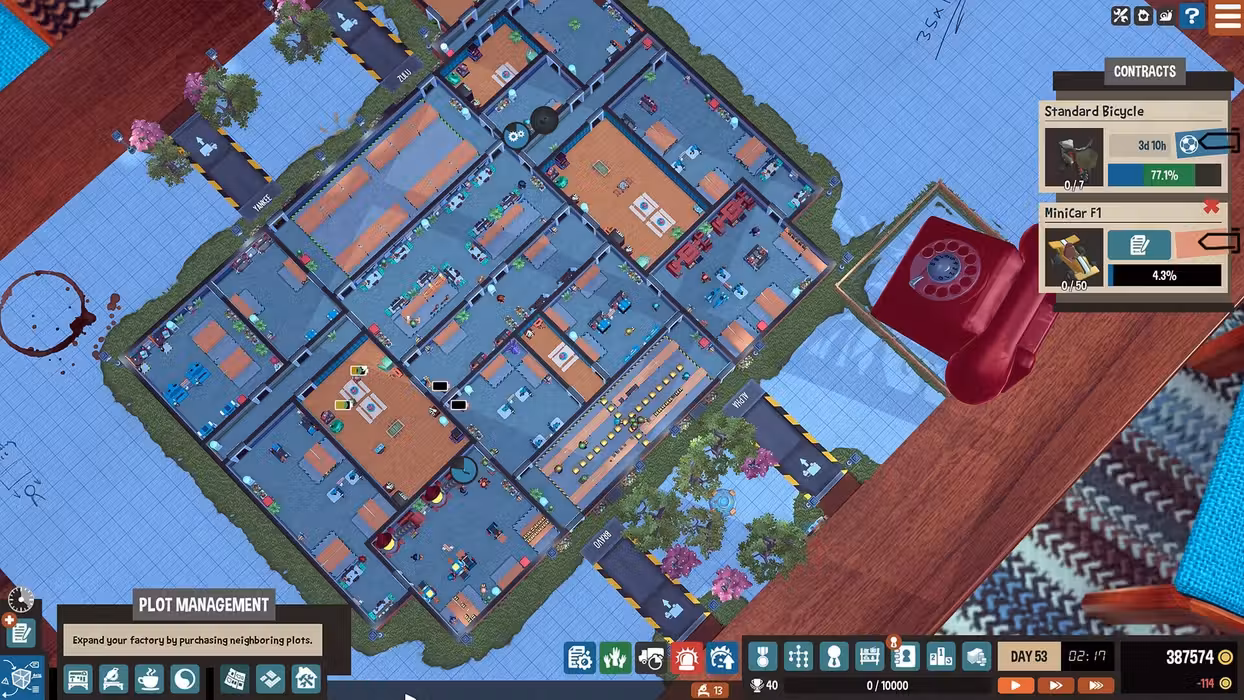Open the medal achievements panel
This screenshot has width=1244, height=700.
[762, 657]
